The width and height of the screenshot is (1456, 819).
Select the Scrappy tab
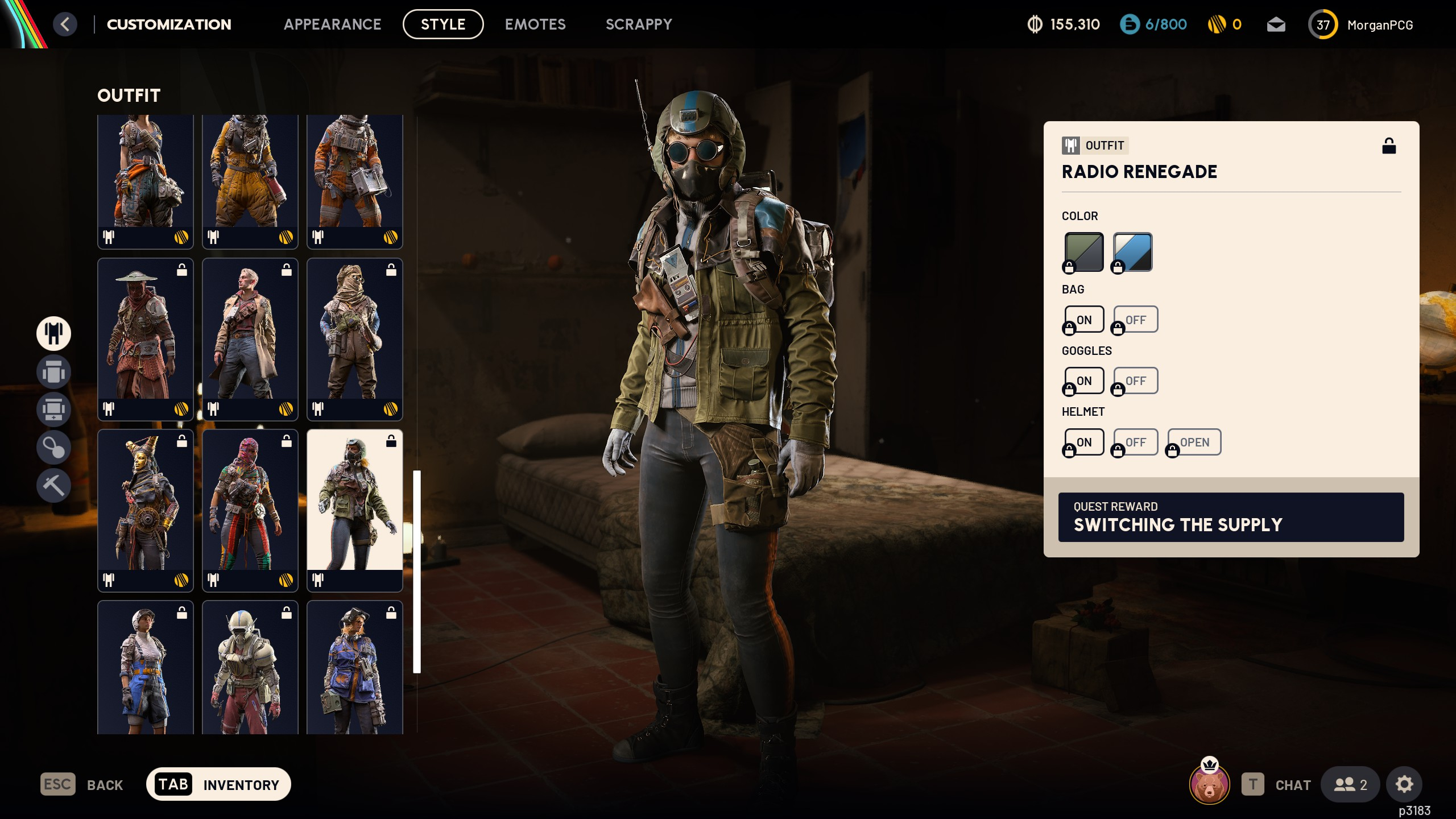tap(639, 24)
